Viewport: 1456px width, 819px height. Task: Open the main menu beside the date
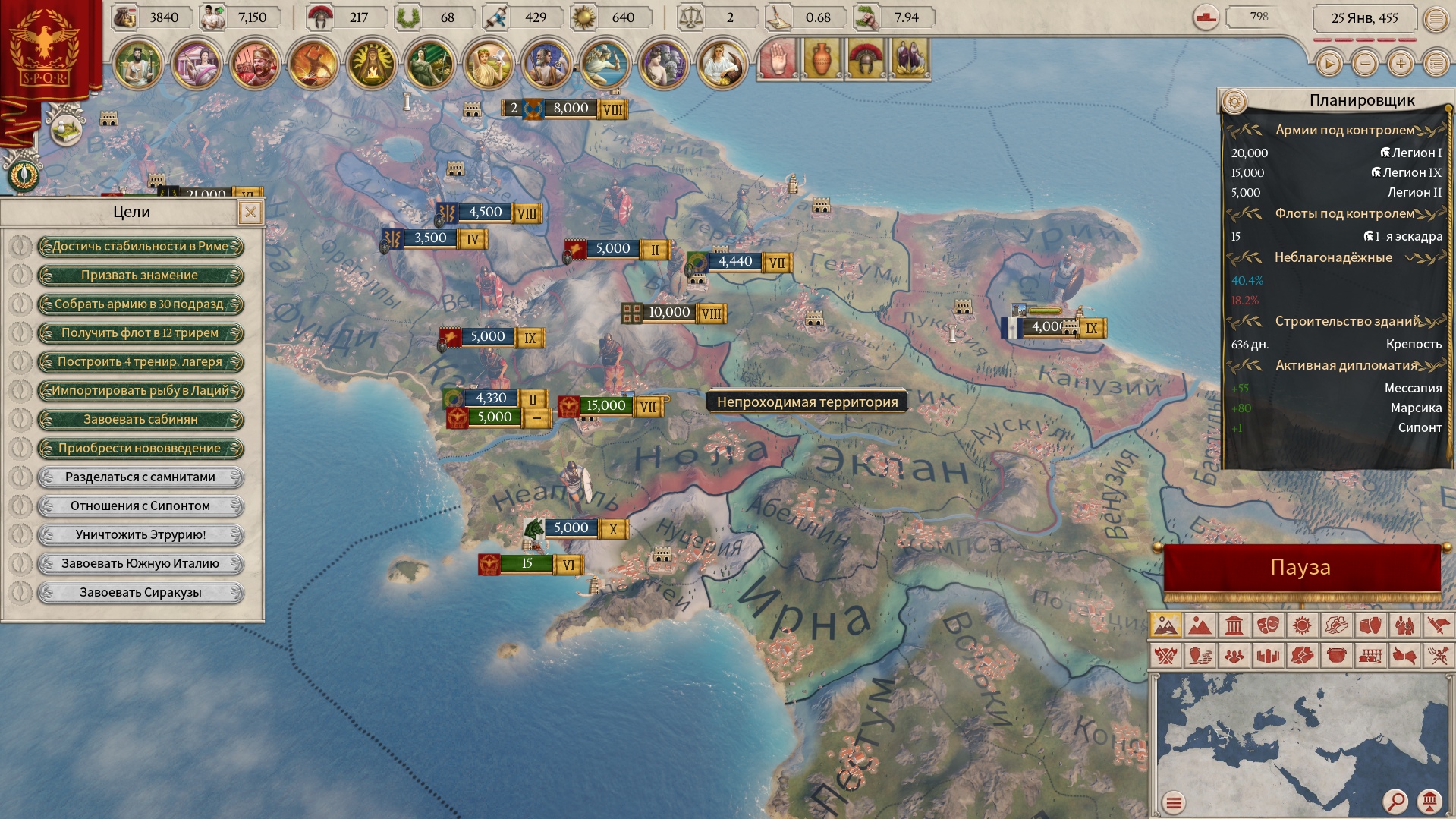click(1436, 20)
